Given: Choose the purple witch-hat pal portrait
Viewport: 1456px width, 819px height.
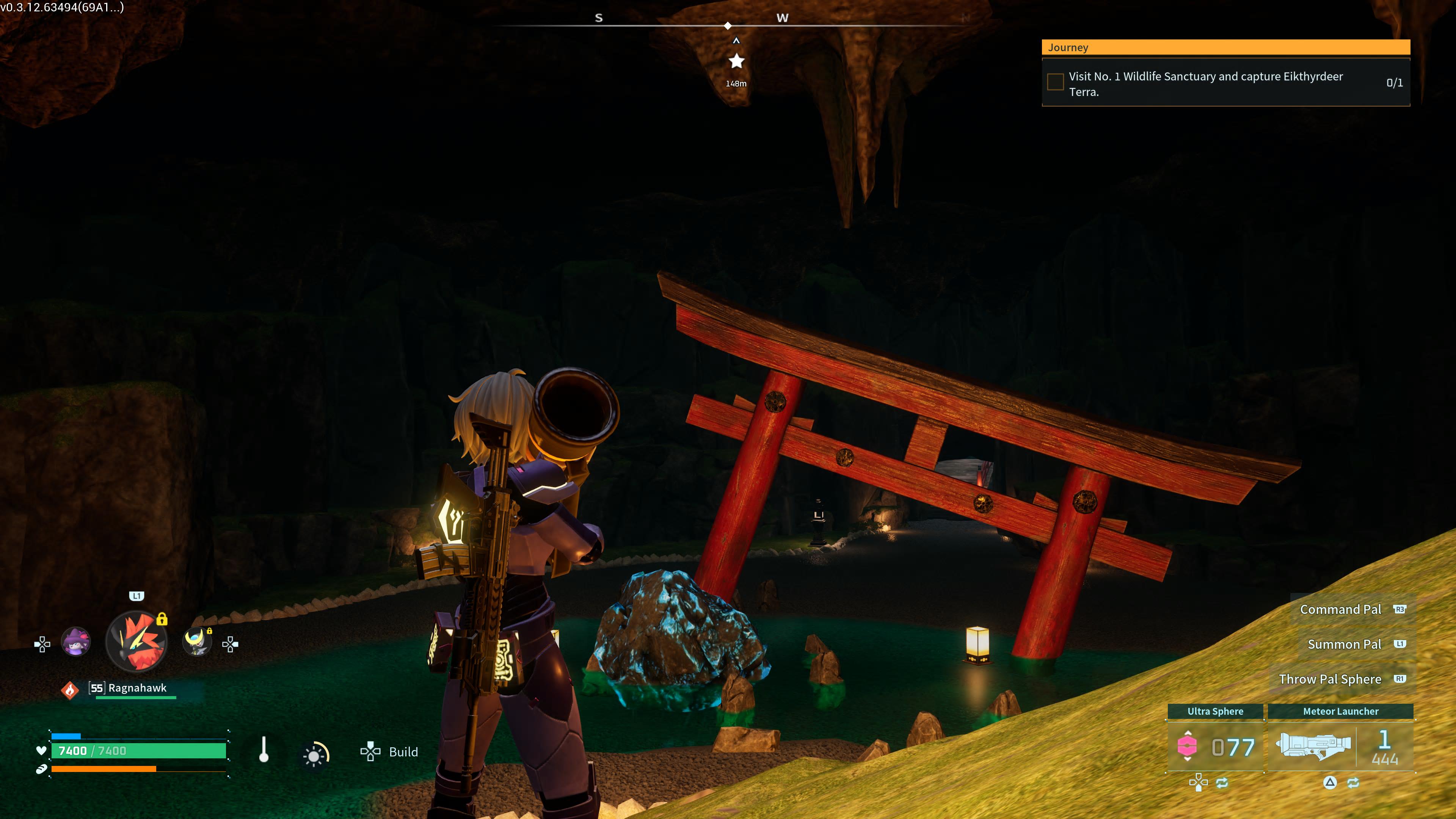Looking at the screenshot, I should (x=76, y=642).
